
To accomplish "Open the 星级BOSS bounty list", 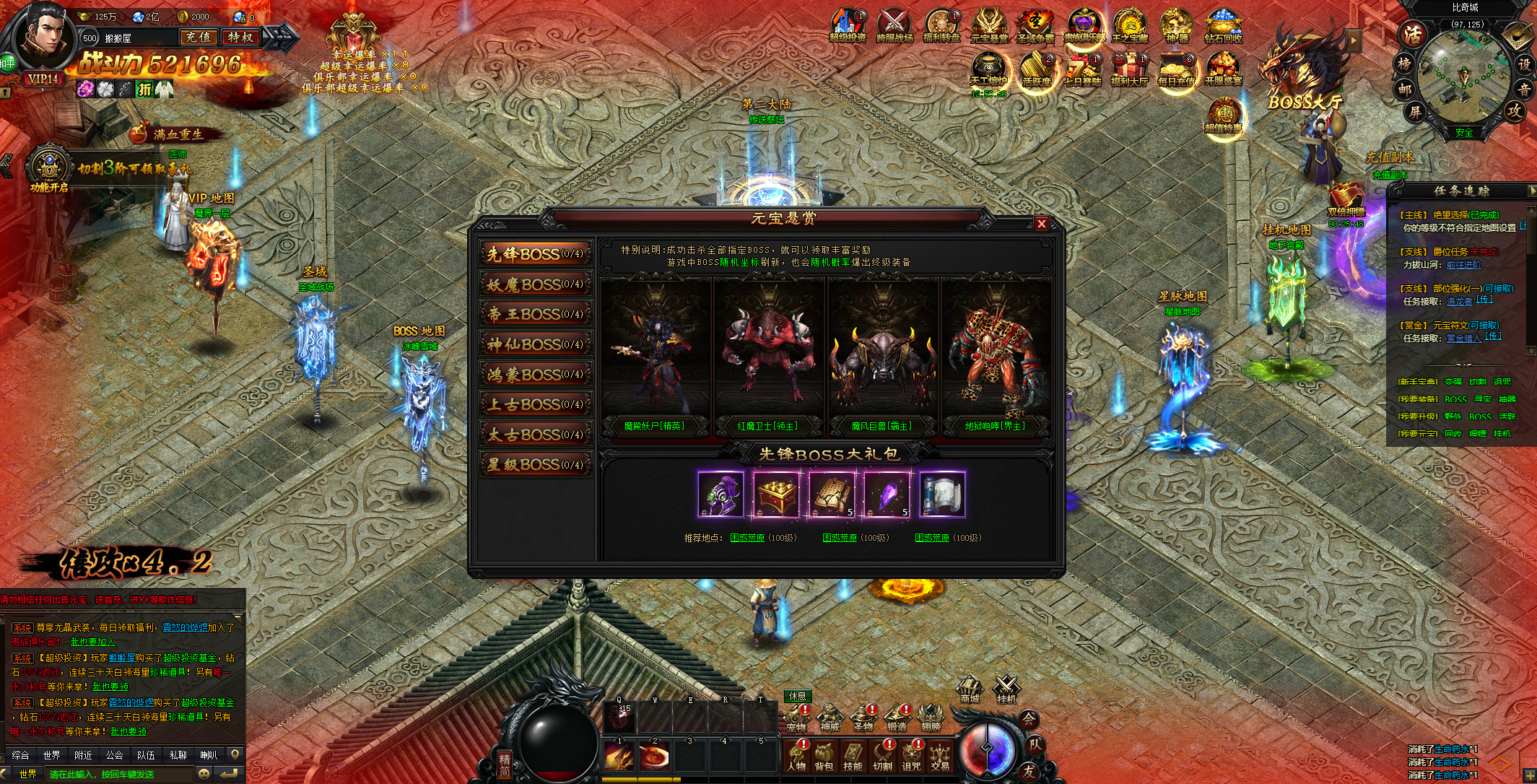I will [x=535, y=465].
